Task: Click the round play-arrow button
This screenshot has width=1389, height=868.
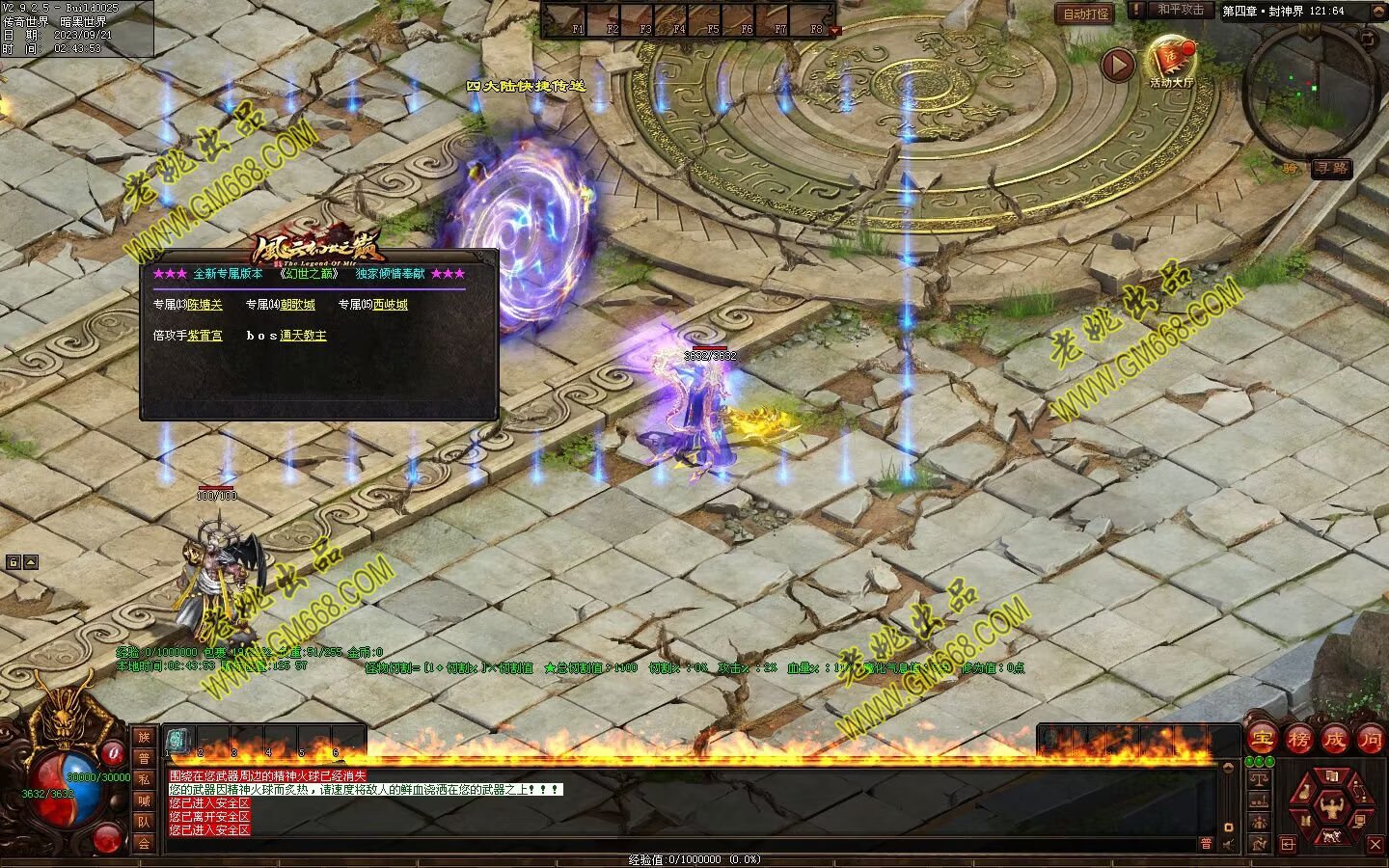Action: point(1118,66)
